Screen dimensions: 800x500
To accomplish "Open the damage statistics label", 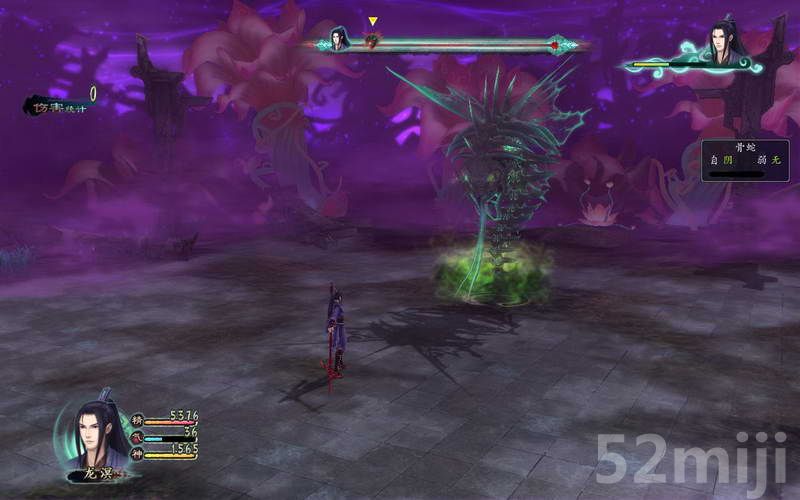I will [58, 104].
